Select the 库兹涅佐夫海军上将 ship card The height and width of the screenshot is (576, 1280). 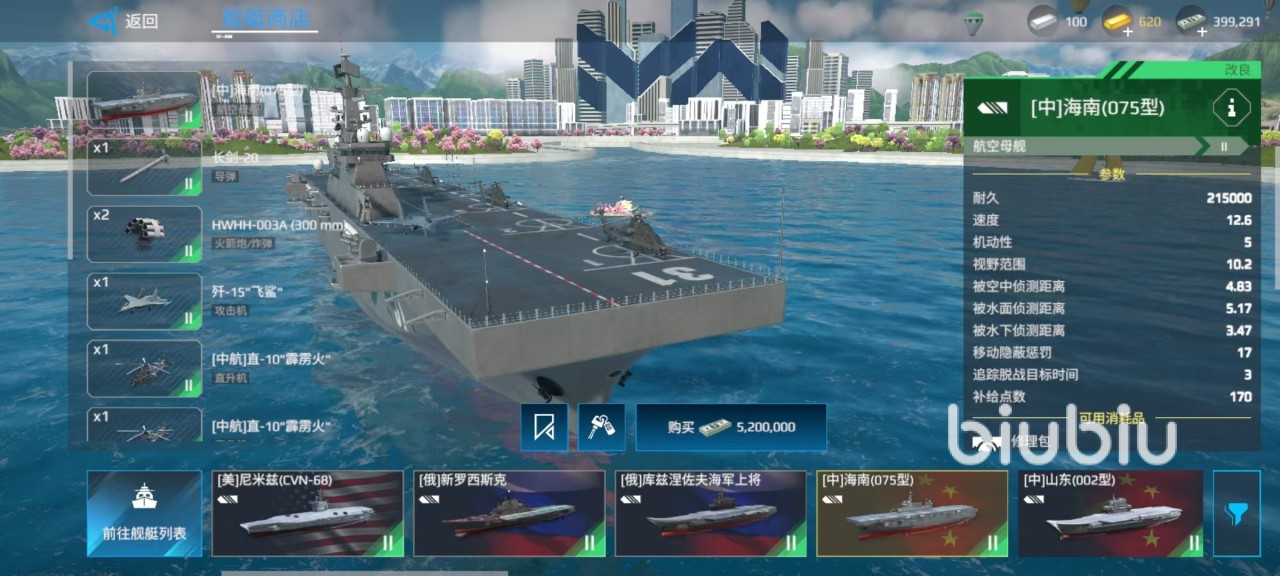tap(710, 513)
